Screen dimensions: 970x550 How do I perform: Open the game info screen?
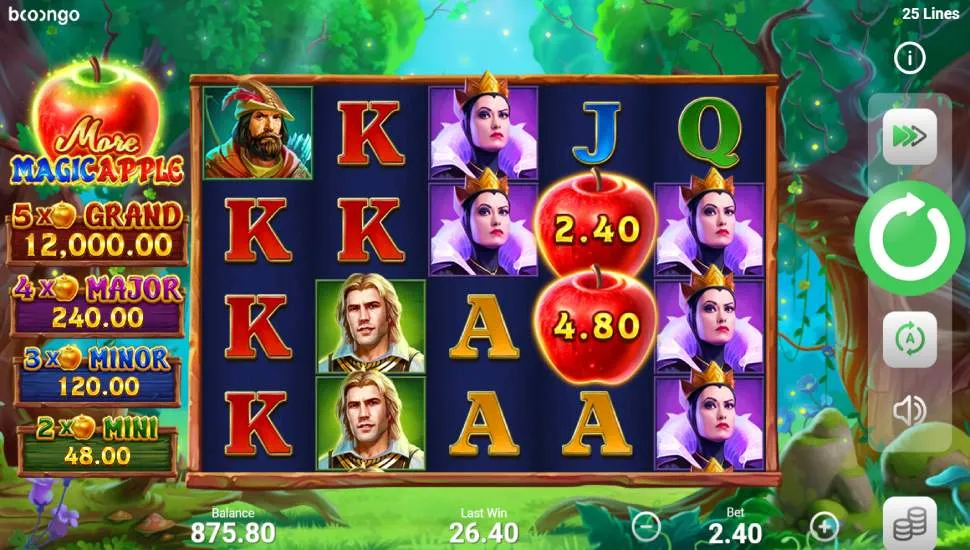click(909, 59)
